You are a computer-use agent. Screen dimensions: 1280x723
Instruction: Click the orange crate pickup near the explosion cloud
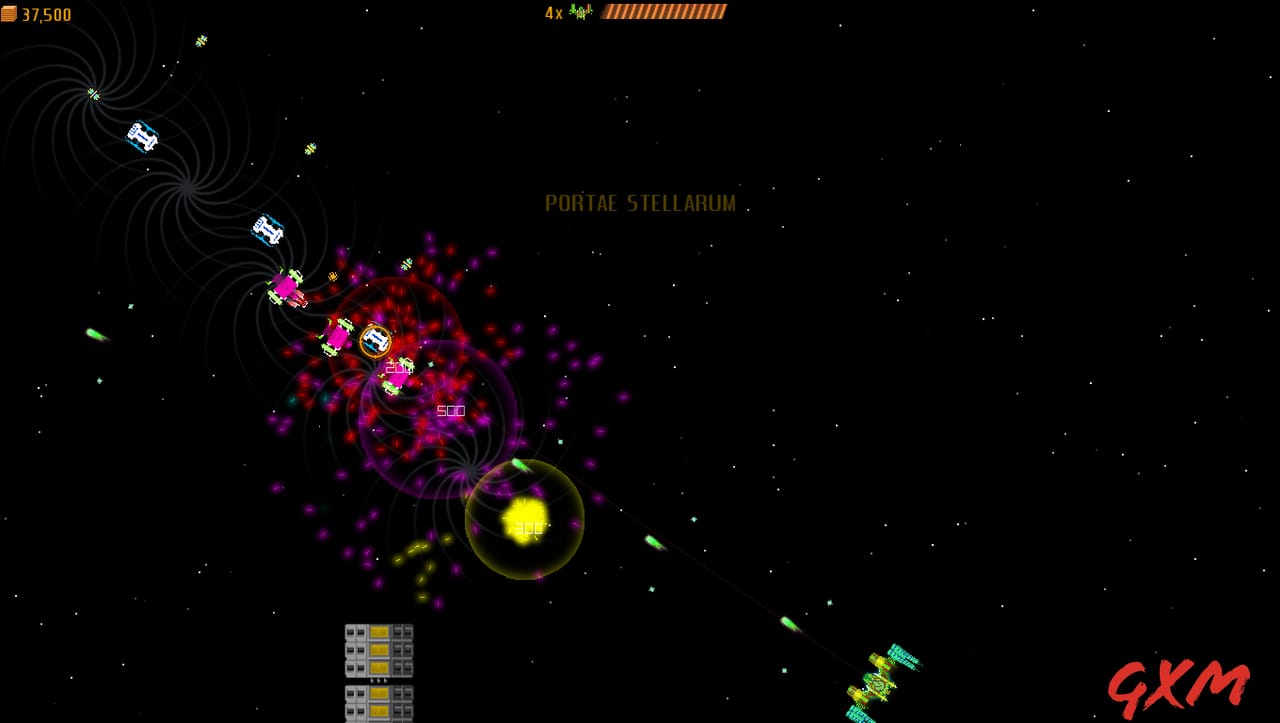pyautogui.click(x=332, y=276)
